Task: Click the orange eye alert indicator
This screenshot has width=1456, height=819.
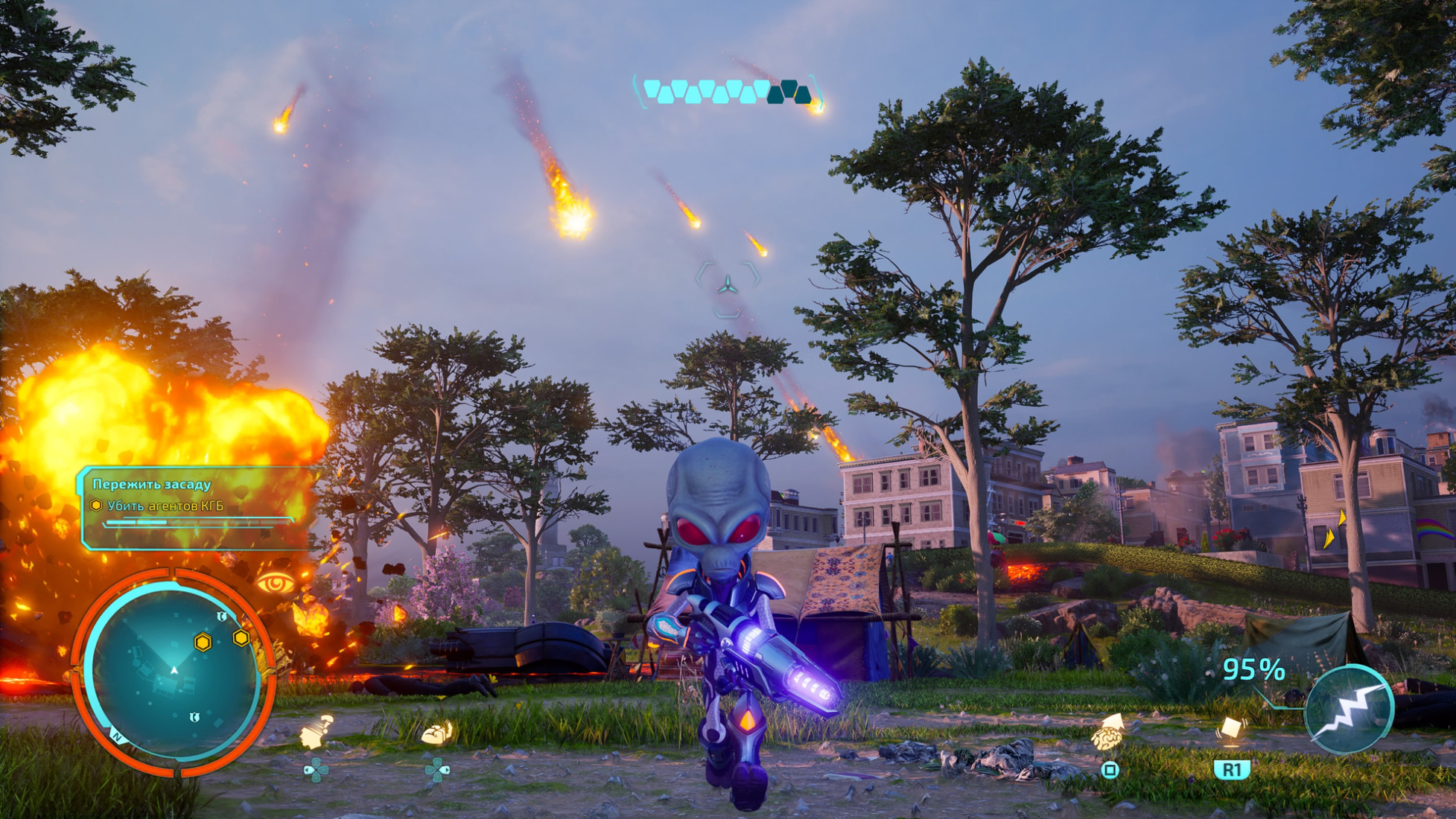Action: coord(275,583)
